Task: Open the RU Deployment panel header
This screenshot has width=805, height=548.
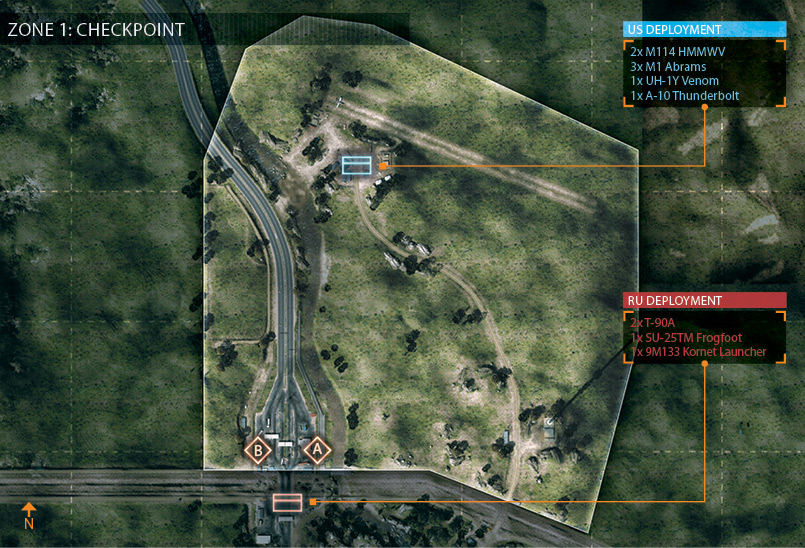Action: click(704, 300)
